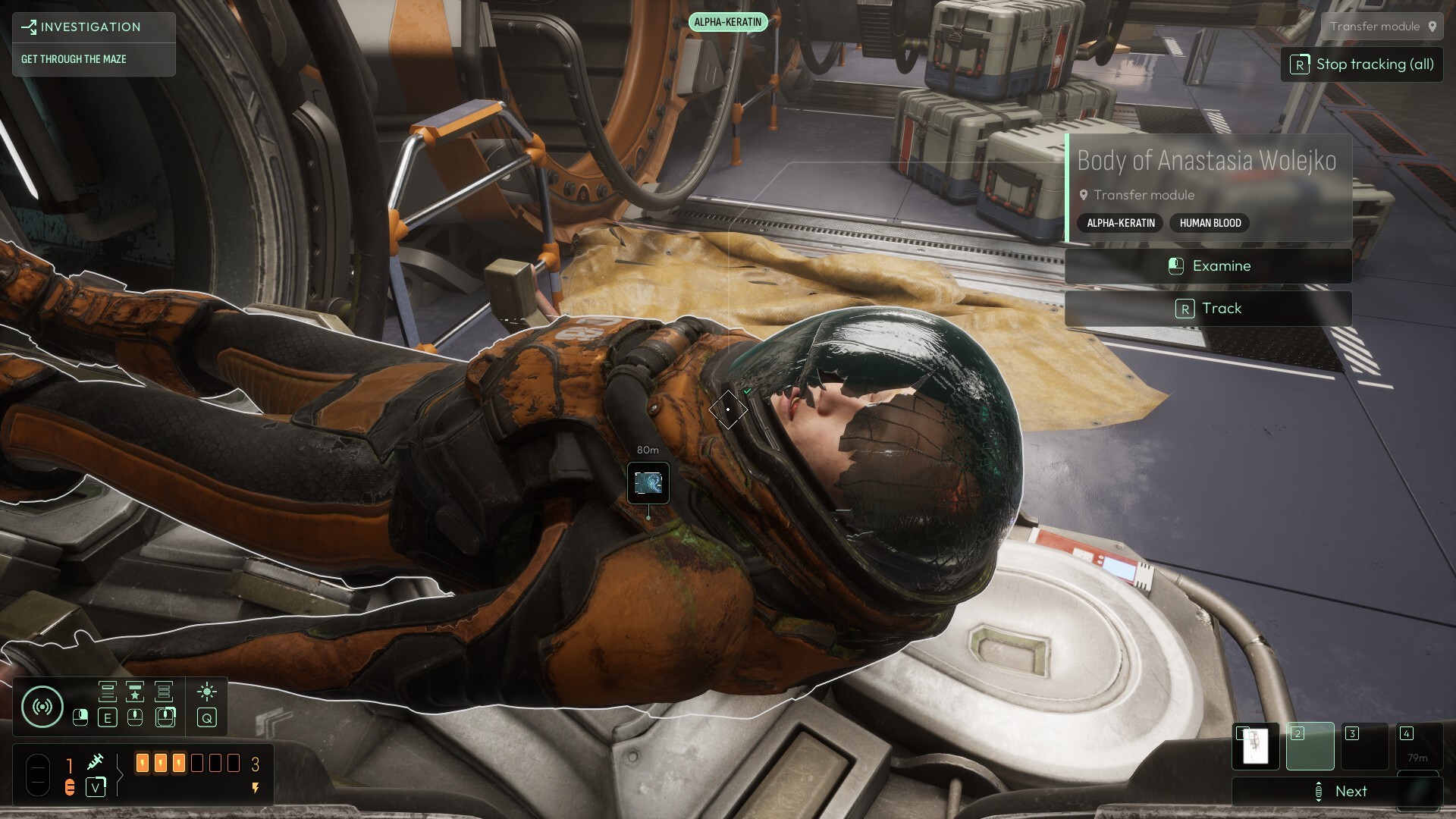Viewport: 1456px width, 819px height.
Task: Select the HUMAN BLOOD evidence tag
Action: pos(1210,223)
